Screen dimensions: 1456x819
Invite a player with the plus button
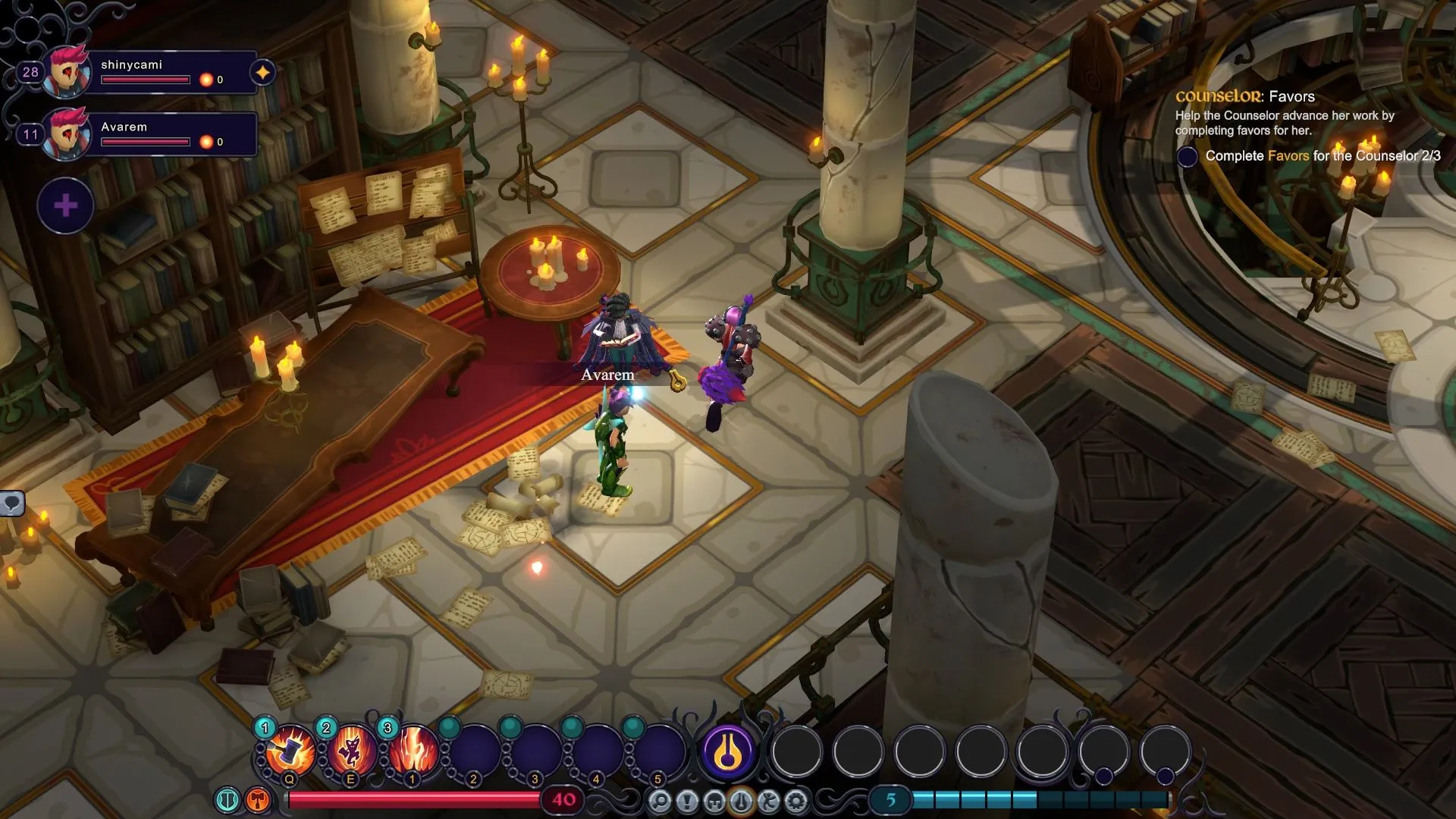pyautogui.click(x=66, y=206)
